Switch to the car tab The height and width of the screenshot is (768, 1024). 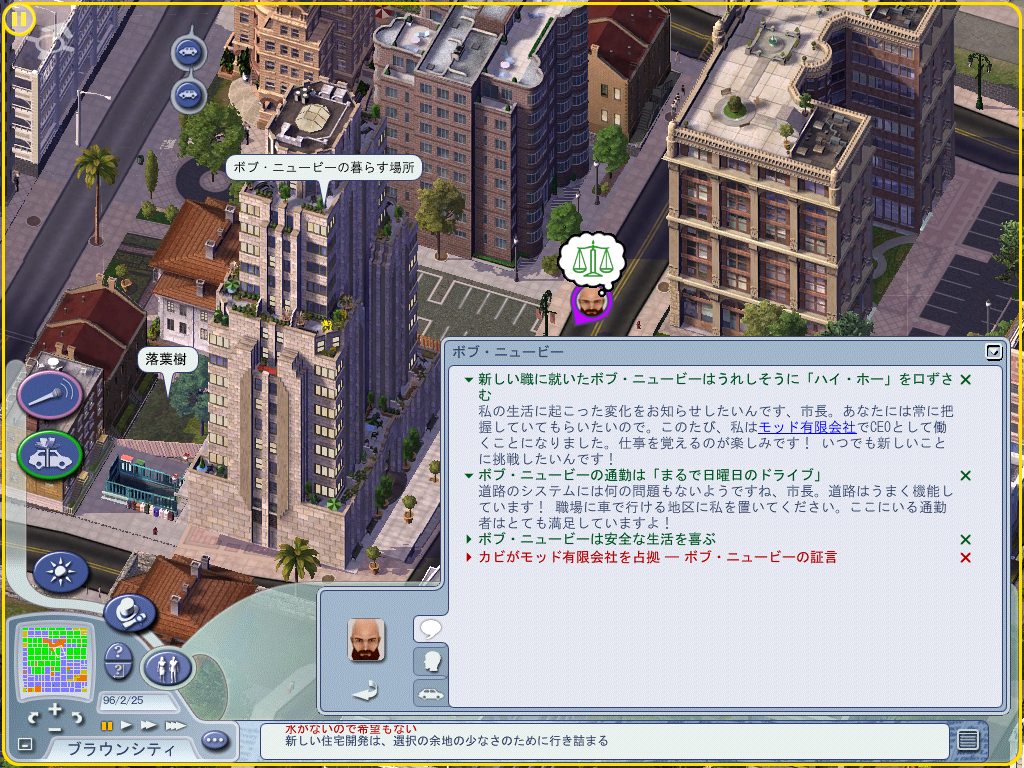(431, 692)
